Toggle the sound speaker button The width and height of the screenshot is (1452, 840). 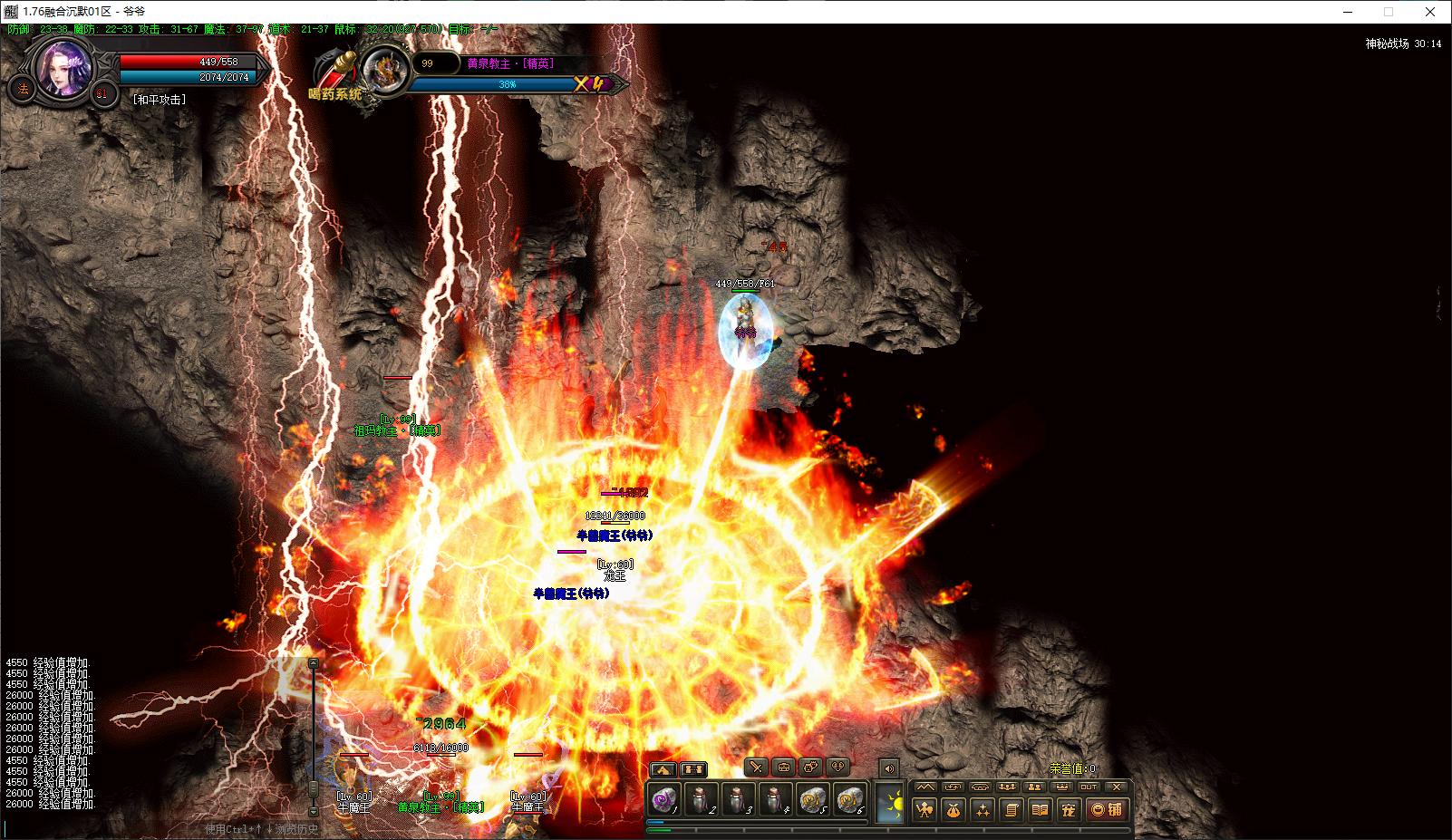click(889, 768)
